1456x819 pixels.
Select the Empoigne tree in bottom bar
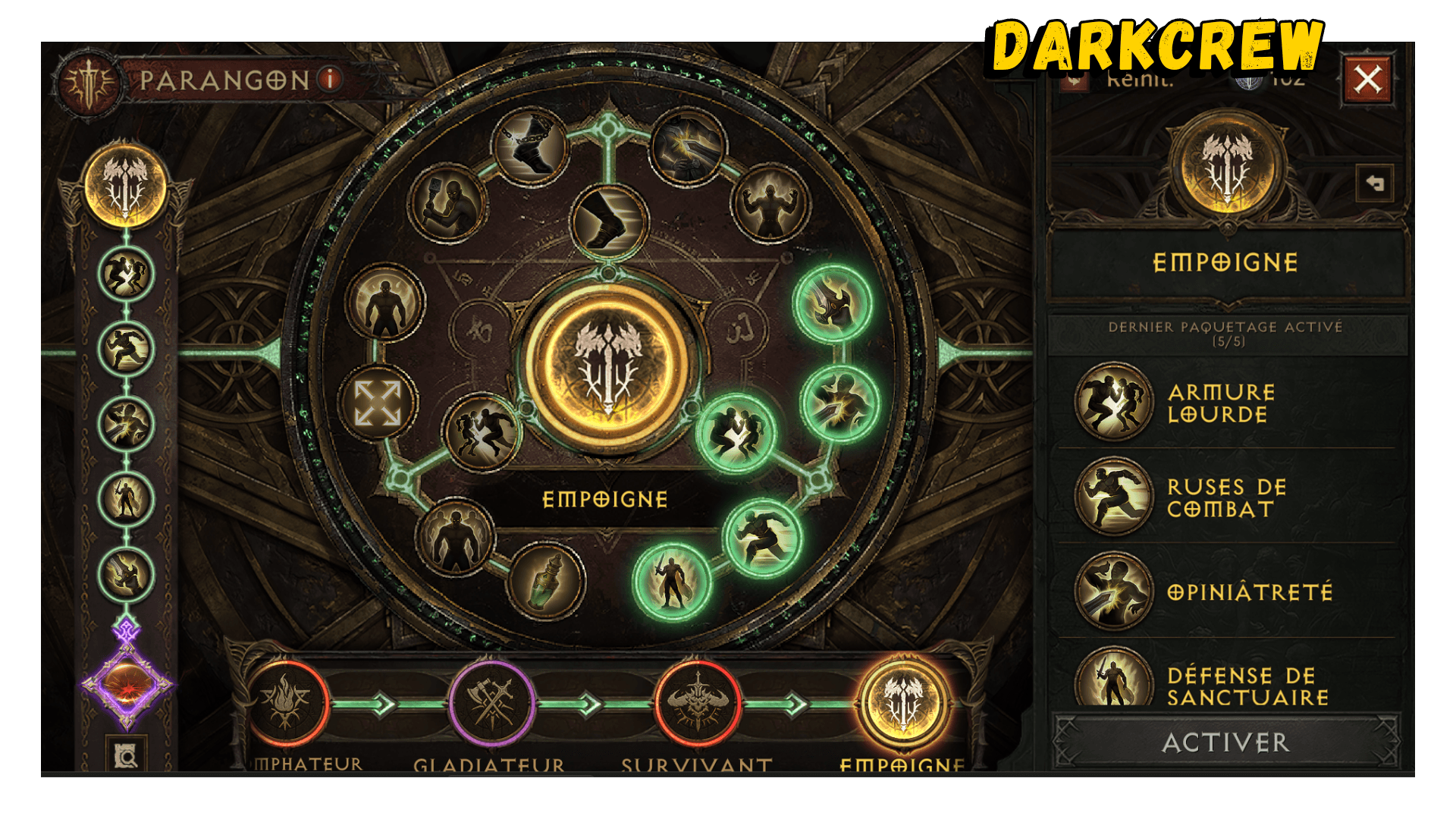902,704
